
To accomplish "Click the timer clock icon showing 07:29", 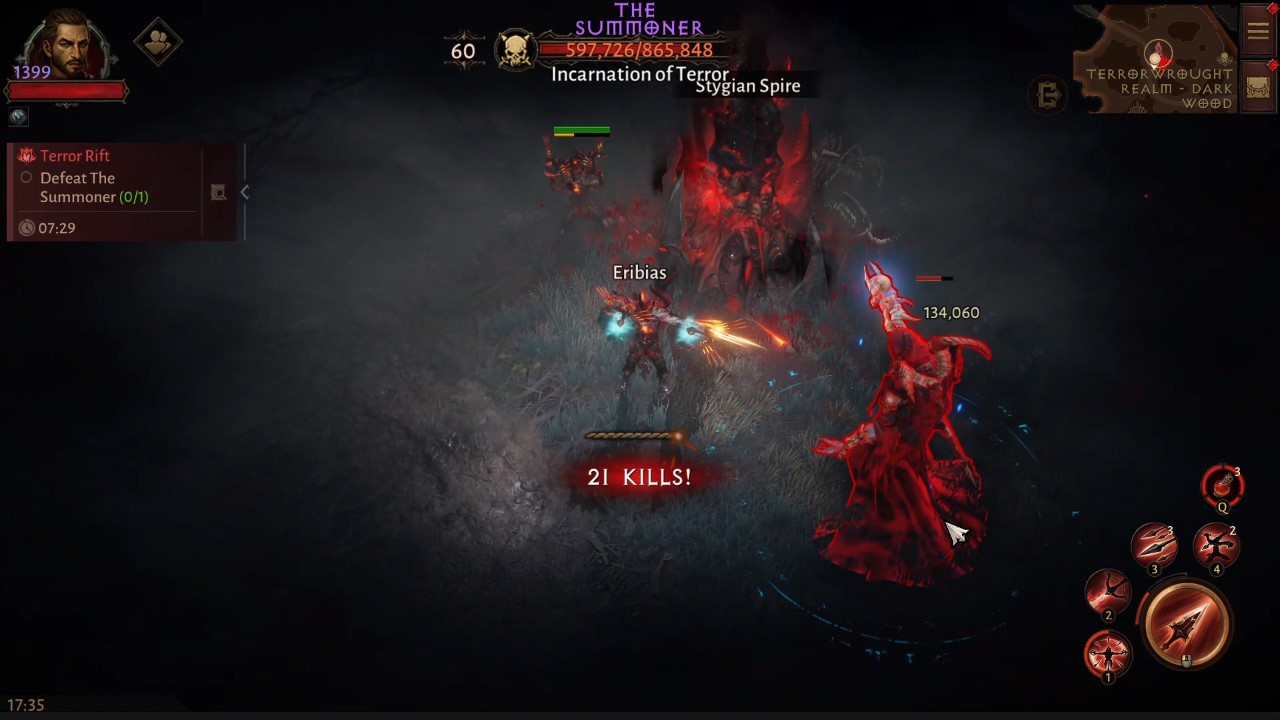I will tap(28, 228).
